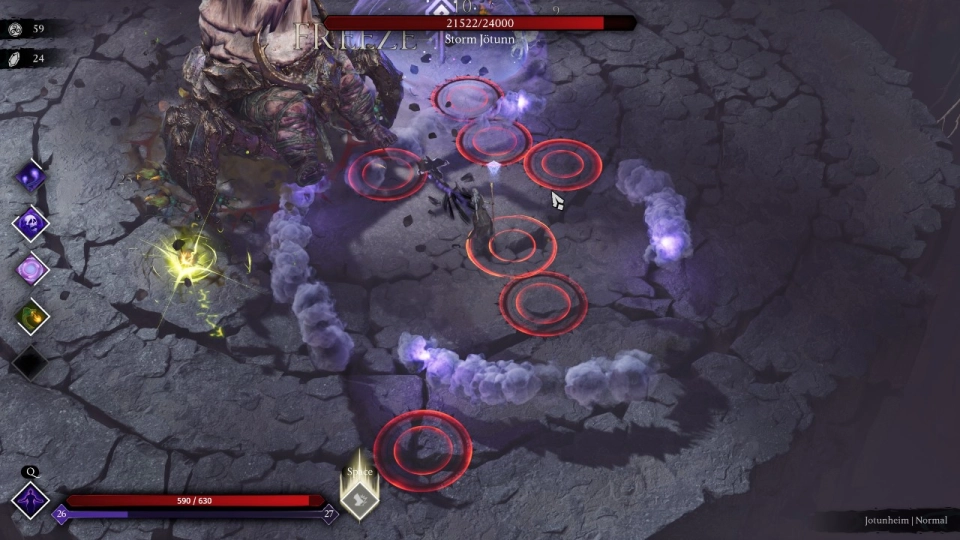This screenshot has width=960, height=540.
Task: Use the purple skull ability
Action: (x=30, y=224)
